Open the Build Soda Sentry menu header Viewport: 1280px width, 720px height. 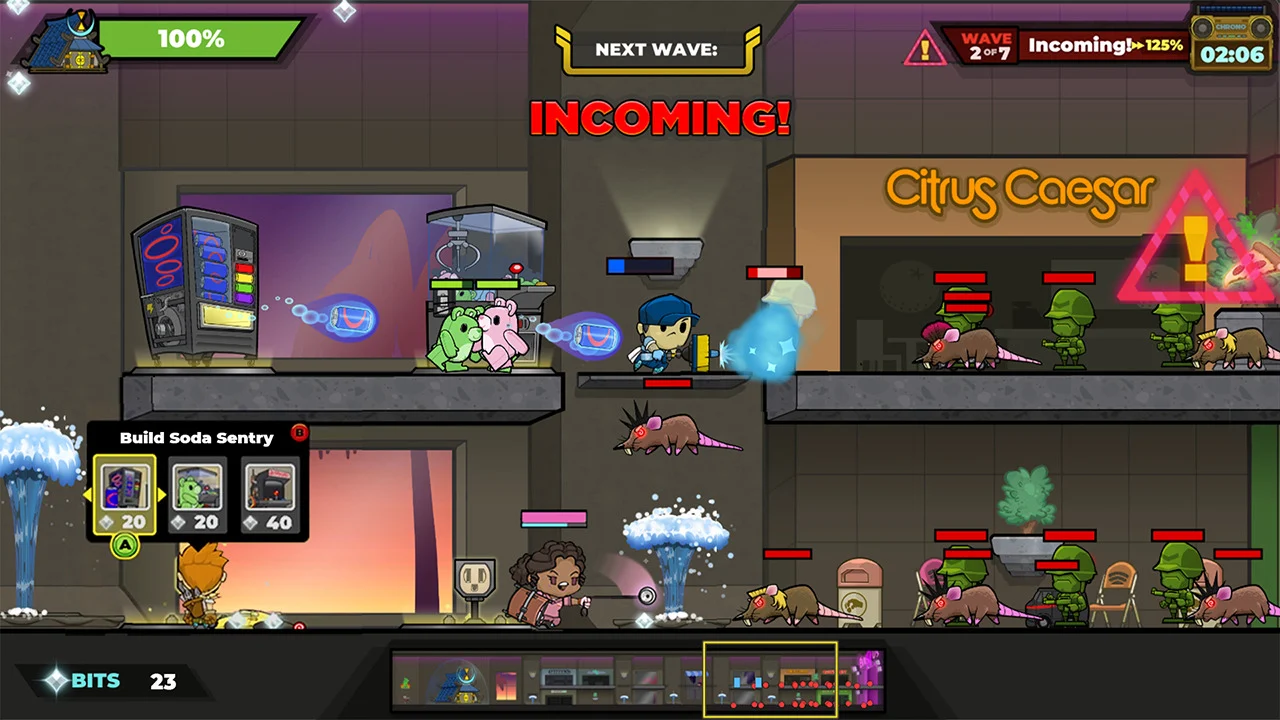pyautogui.click(x=196, y=438)
